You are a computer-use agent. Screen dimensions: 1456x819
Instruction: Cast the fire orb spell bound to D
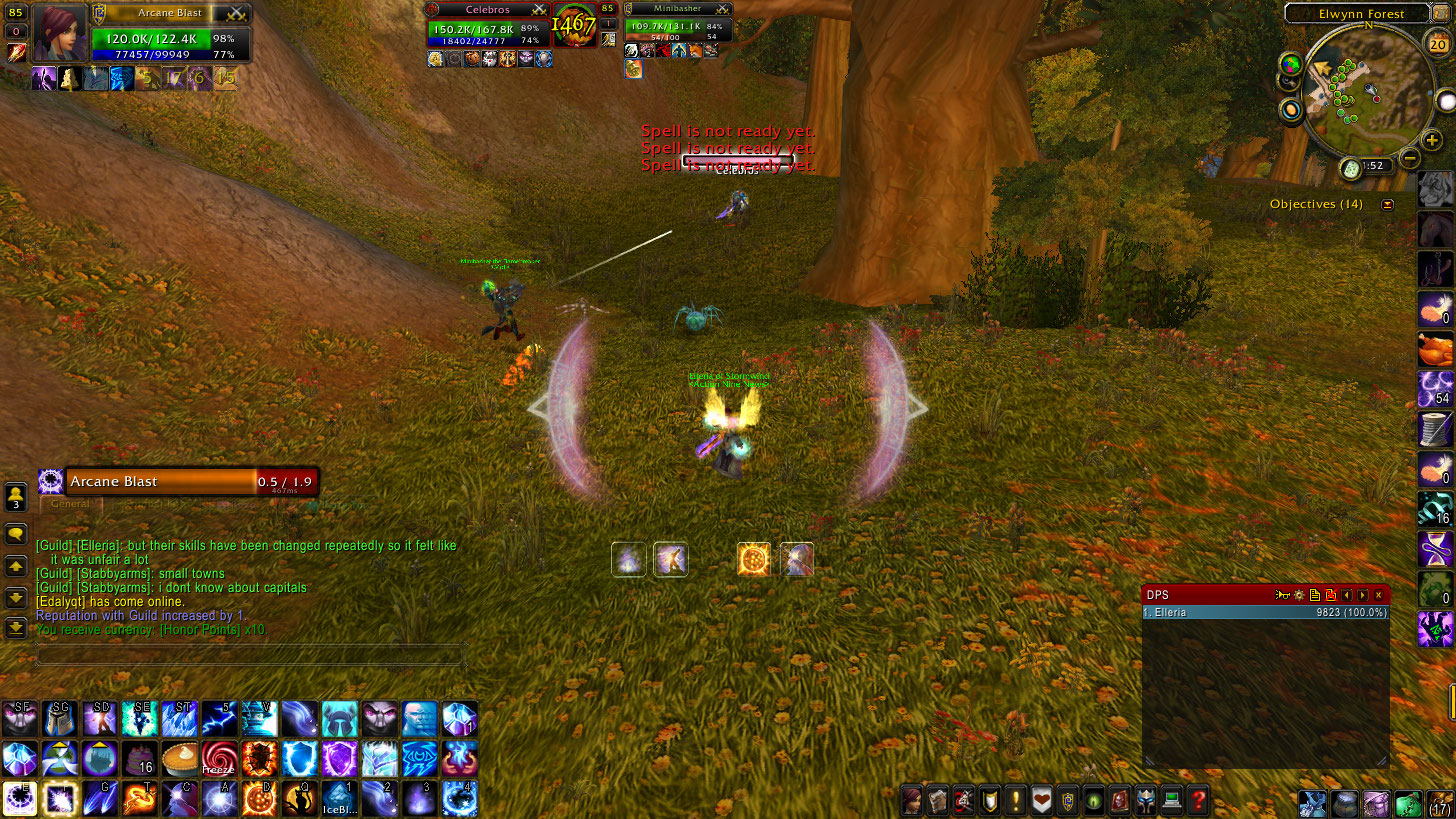[259, 799]
